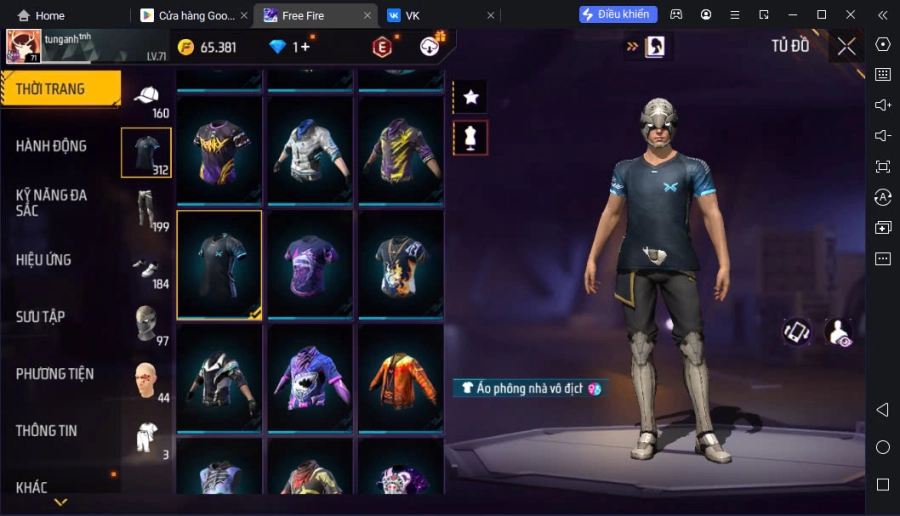Choose the pants subcategory with 199 items

tap(147, 209)
